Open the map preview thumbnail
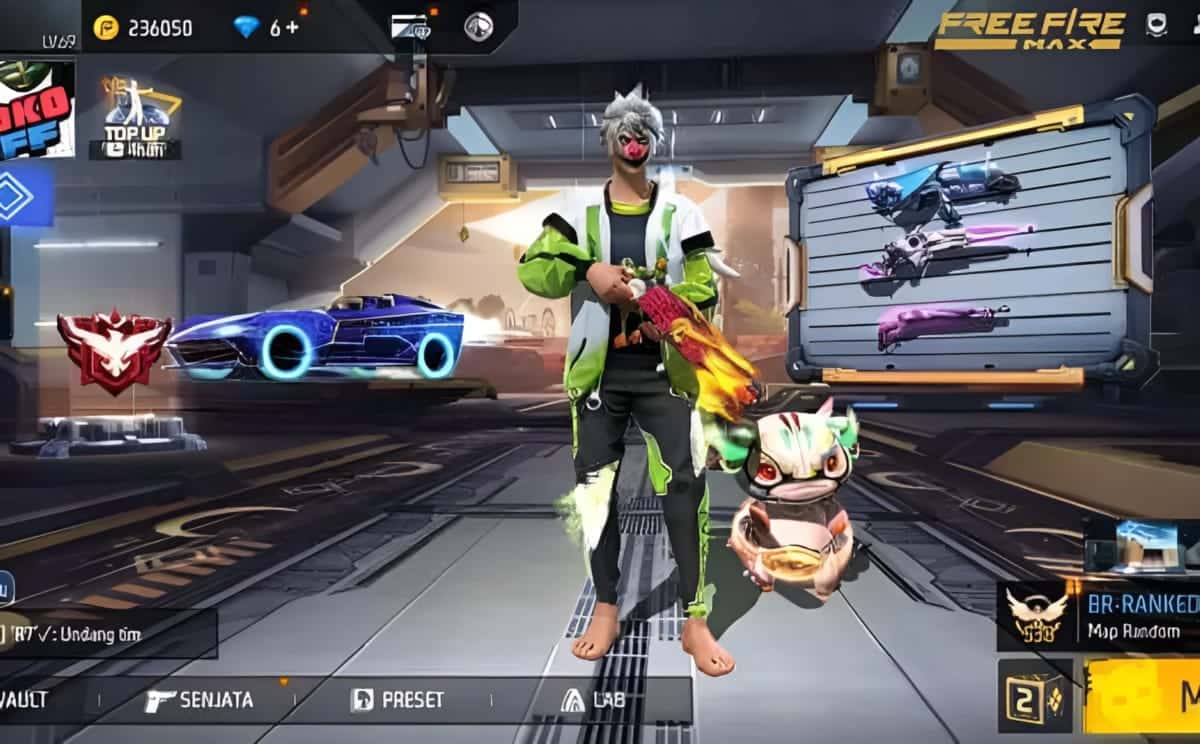The width and height of the screenshot is (1200, 744). pyautogui.click(x=1140, y=548)
